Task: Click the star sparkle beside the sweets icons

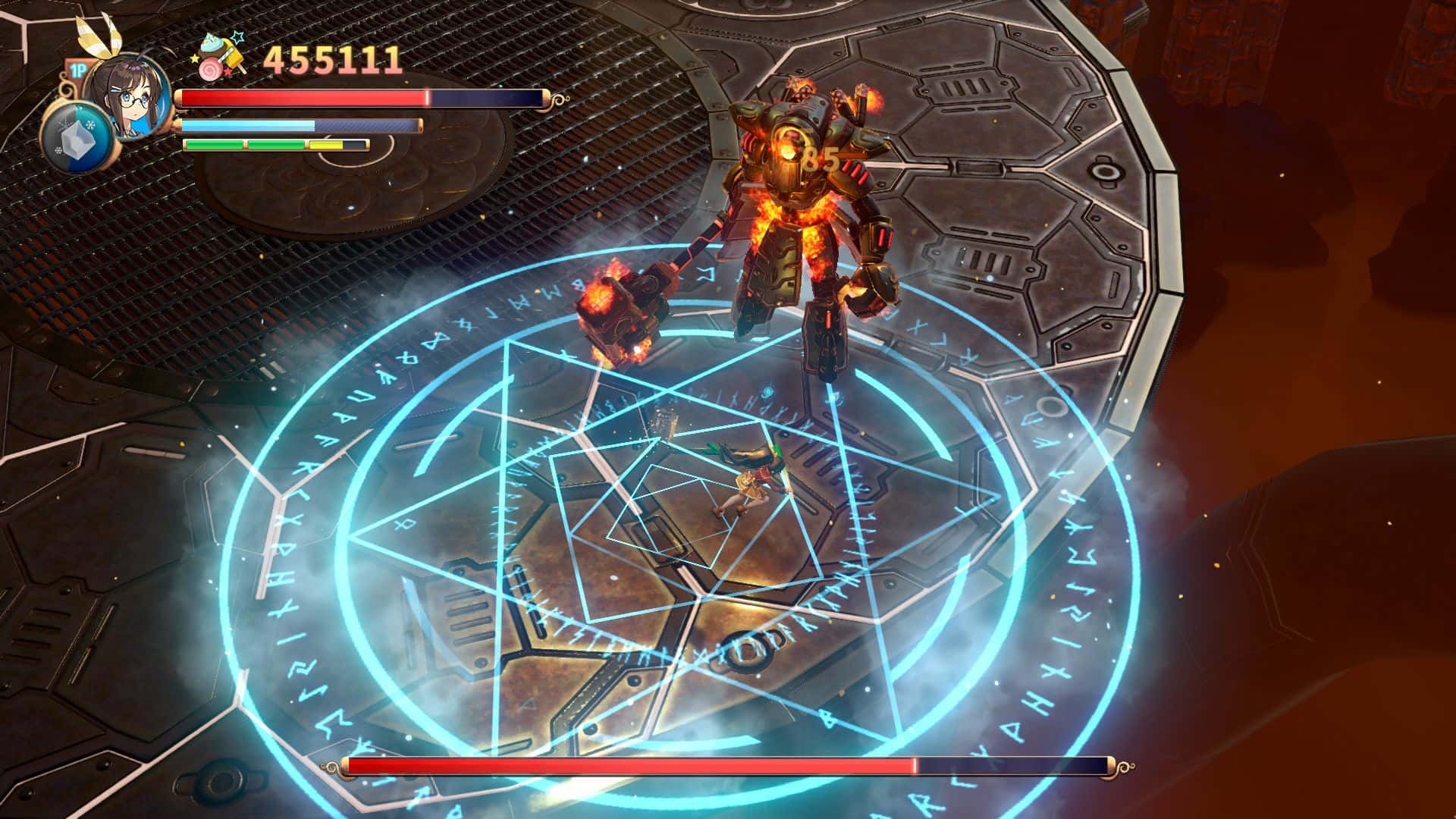Action: click(236, 37)
